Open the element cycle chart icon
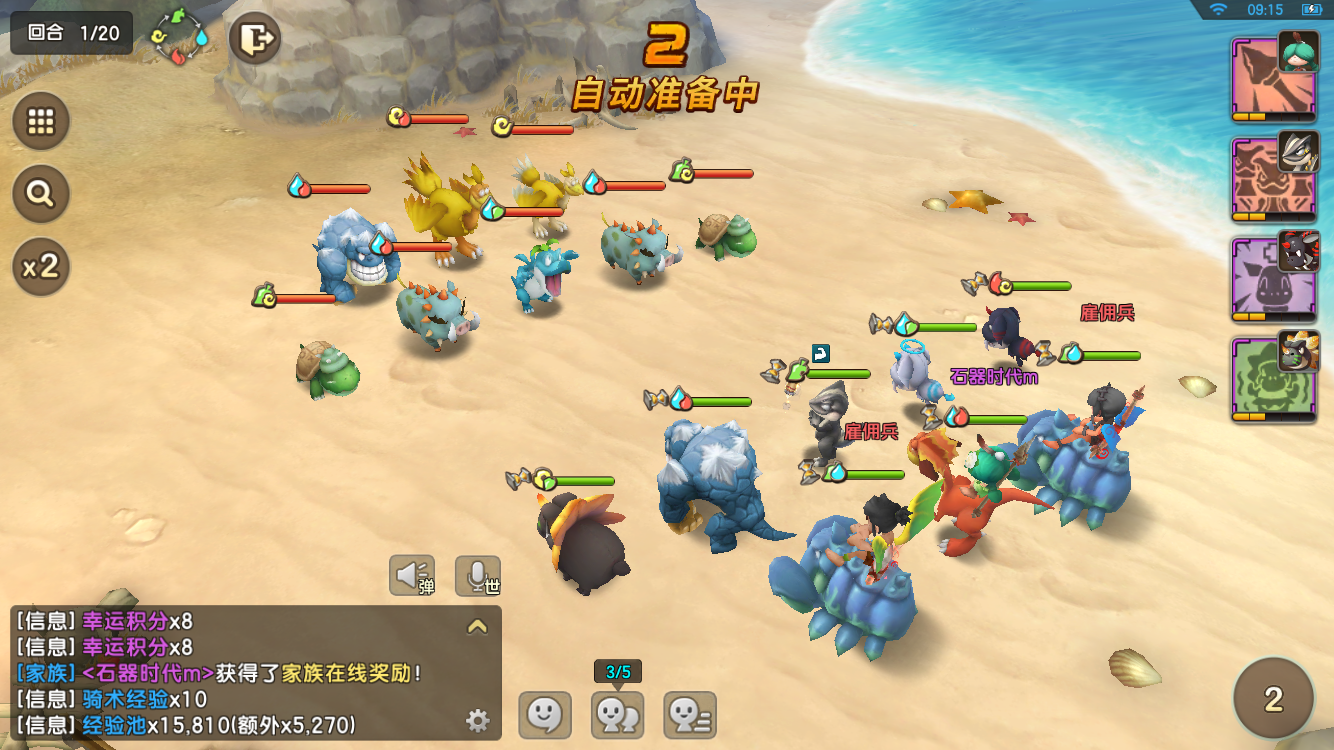Screen dimensions: 1334x750 tap(180, 38)
